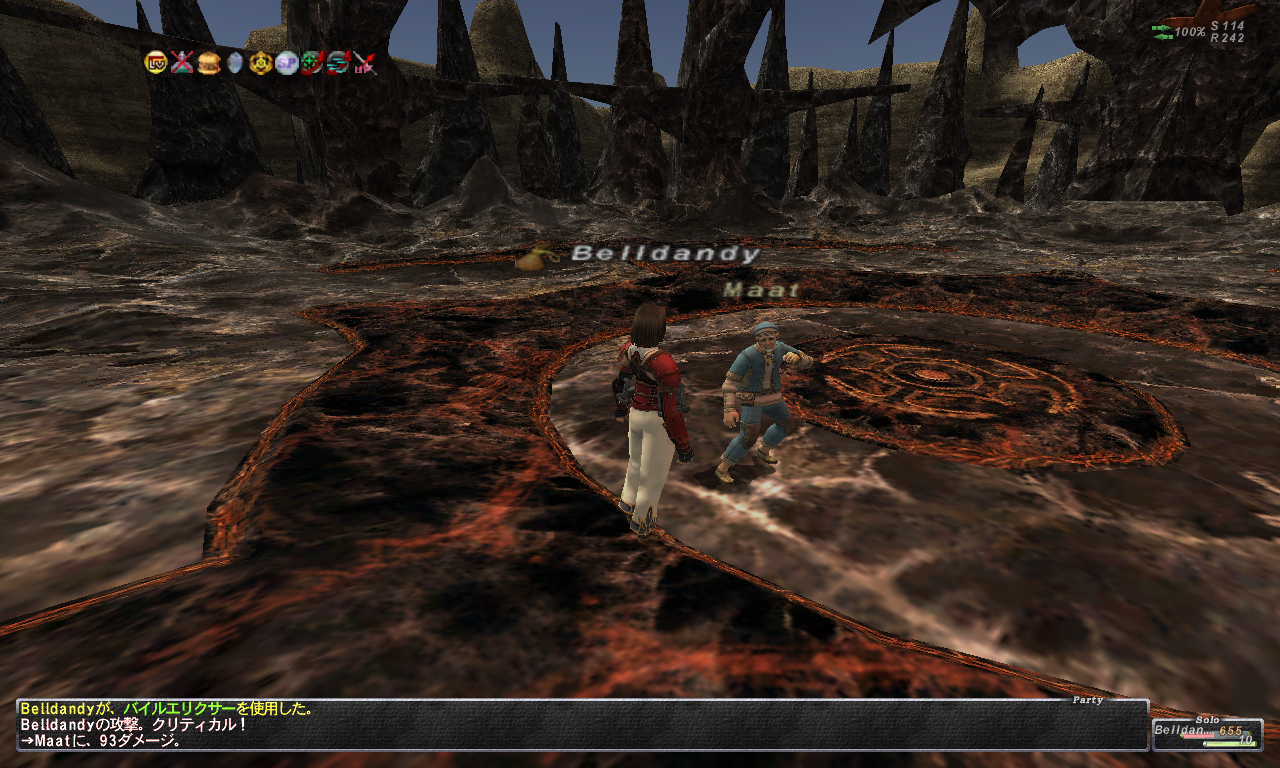The image size is (1280, 768).
Task: Select the golden emblem status icon
Action: click(x=261, y=63)
